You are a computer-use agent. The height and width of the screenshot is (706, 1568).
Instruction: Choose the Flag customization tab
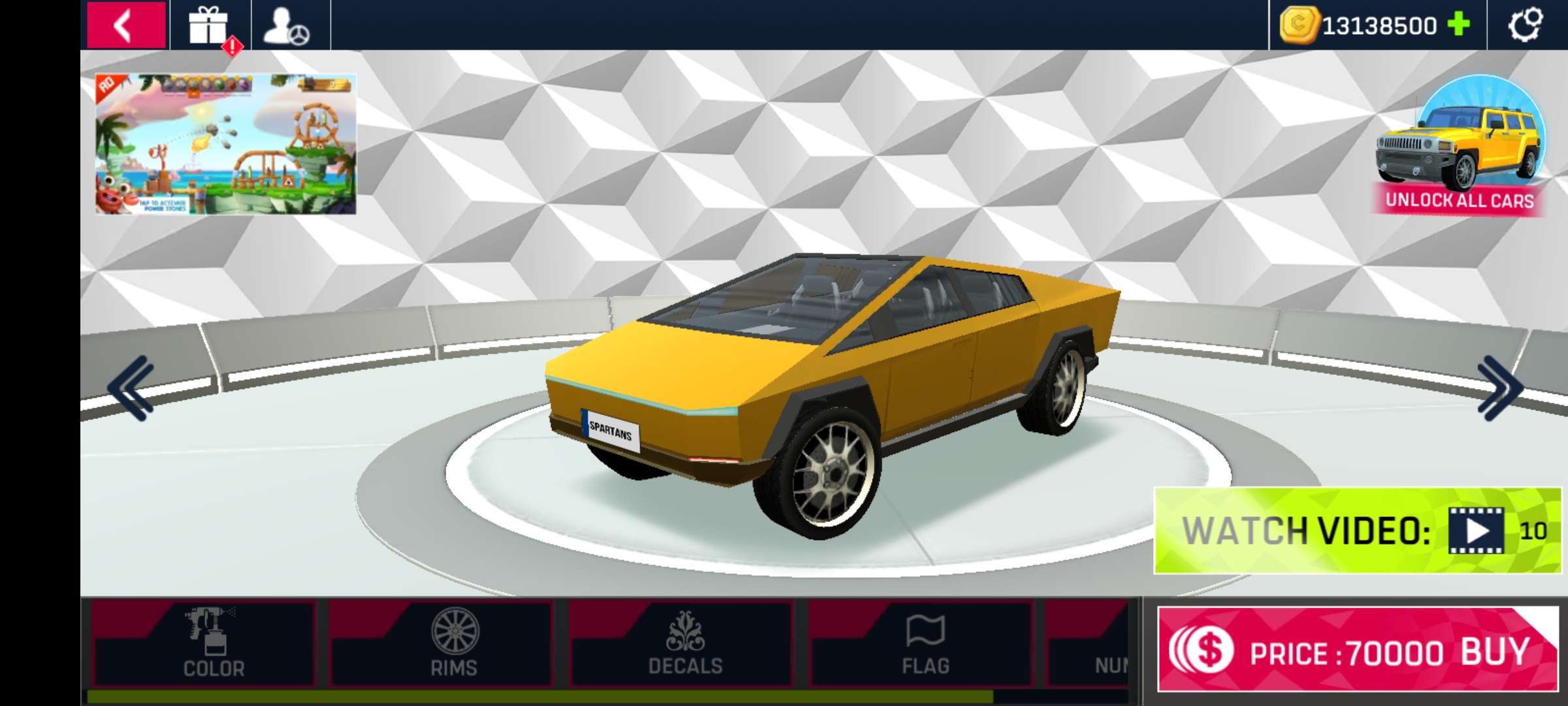coord(925,644)
